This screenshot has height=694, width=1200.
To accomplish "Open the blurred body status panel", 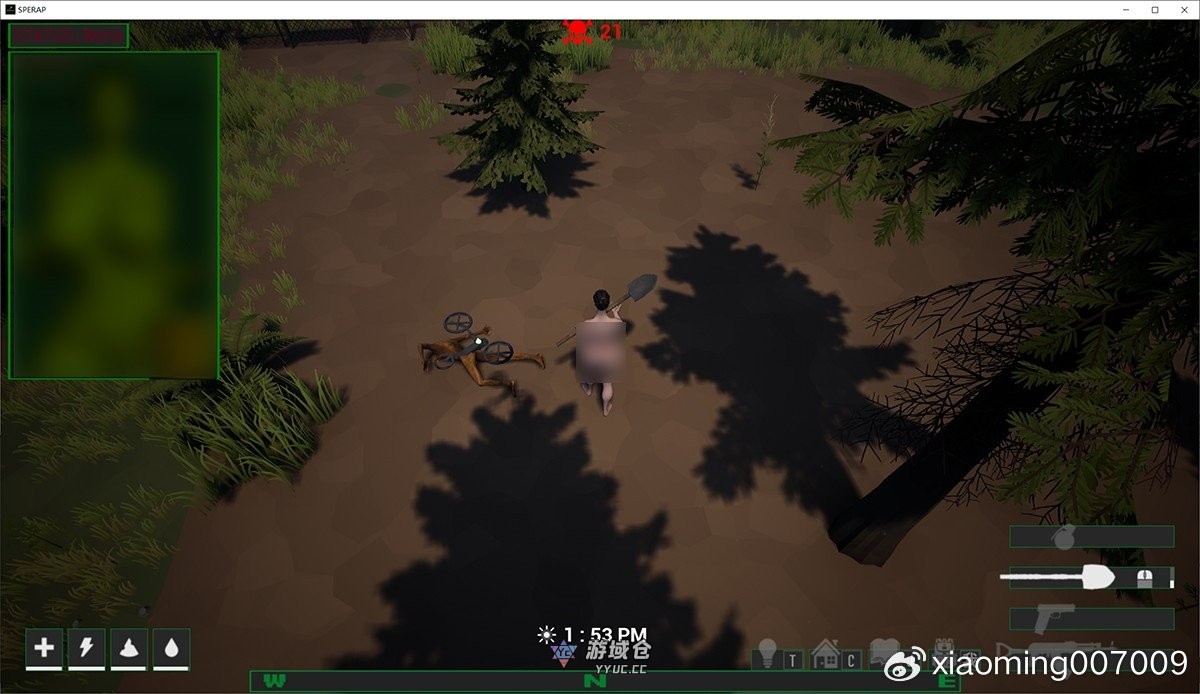I will (x=113, y=215).
